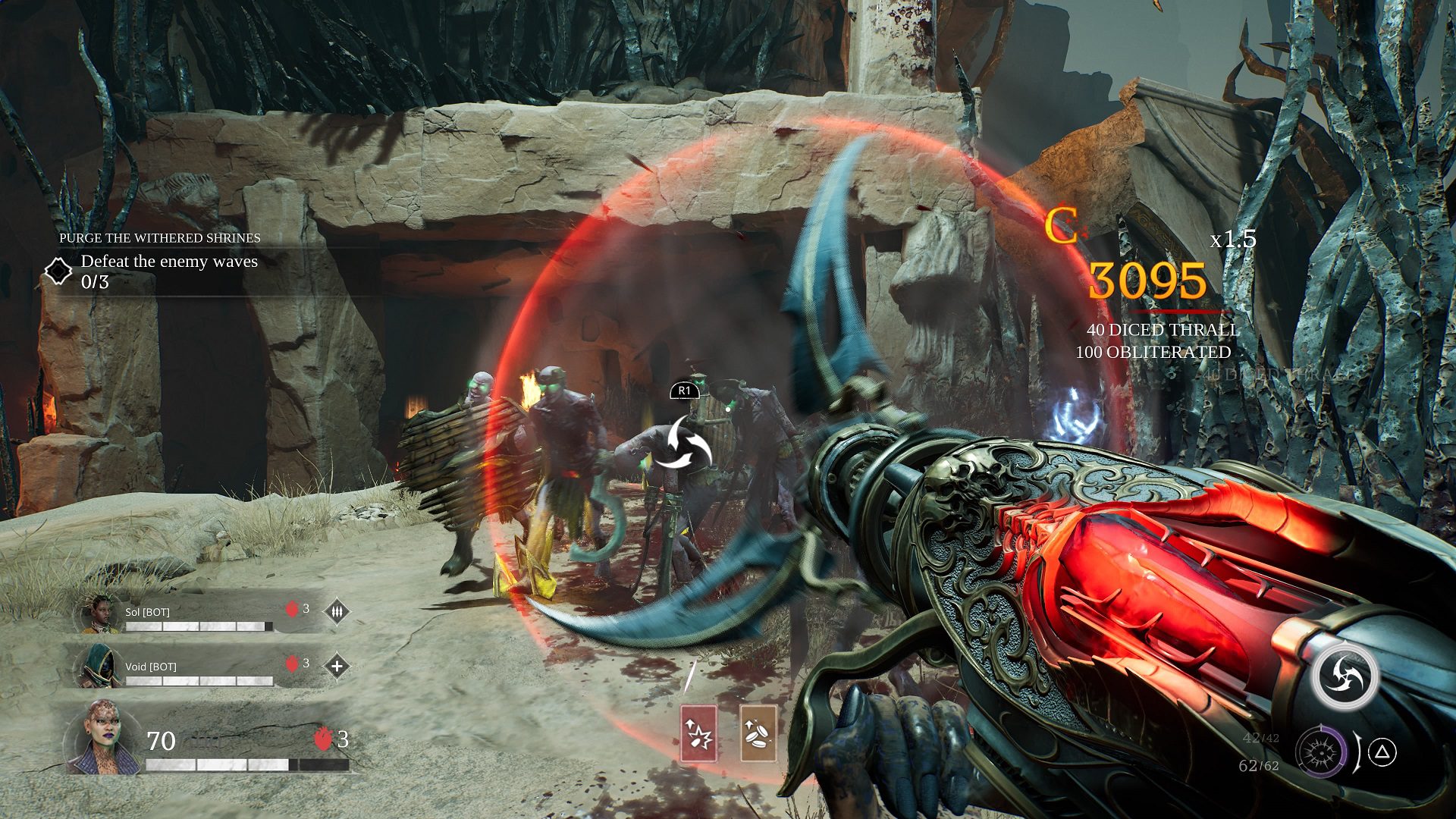Click Void's diamond plus icon
Viewport: 1456px width, 819px height.
[337, 667]
